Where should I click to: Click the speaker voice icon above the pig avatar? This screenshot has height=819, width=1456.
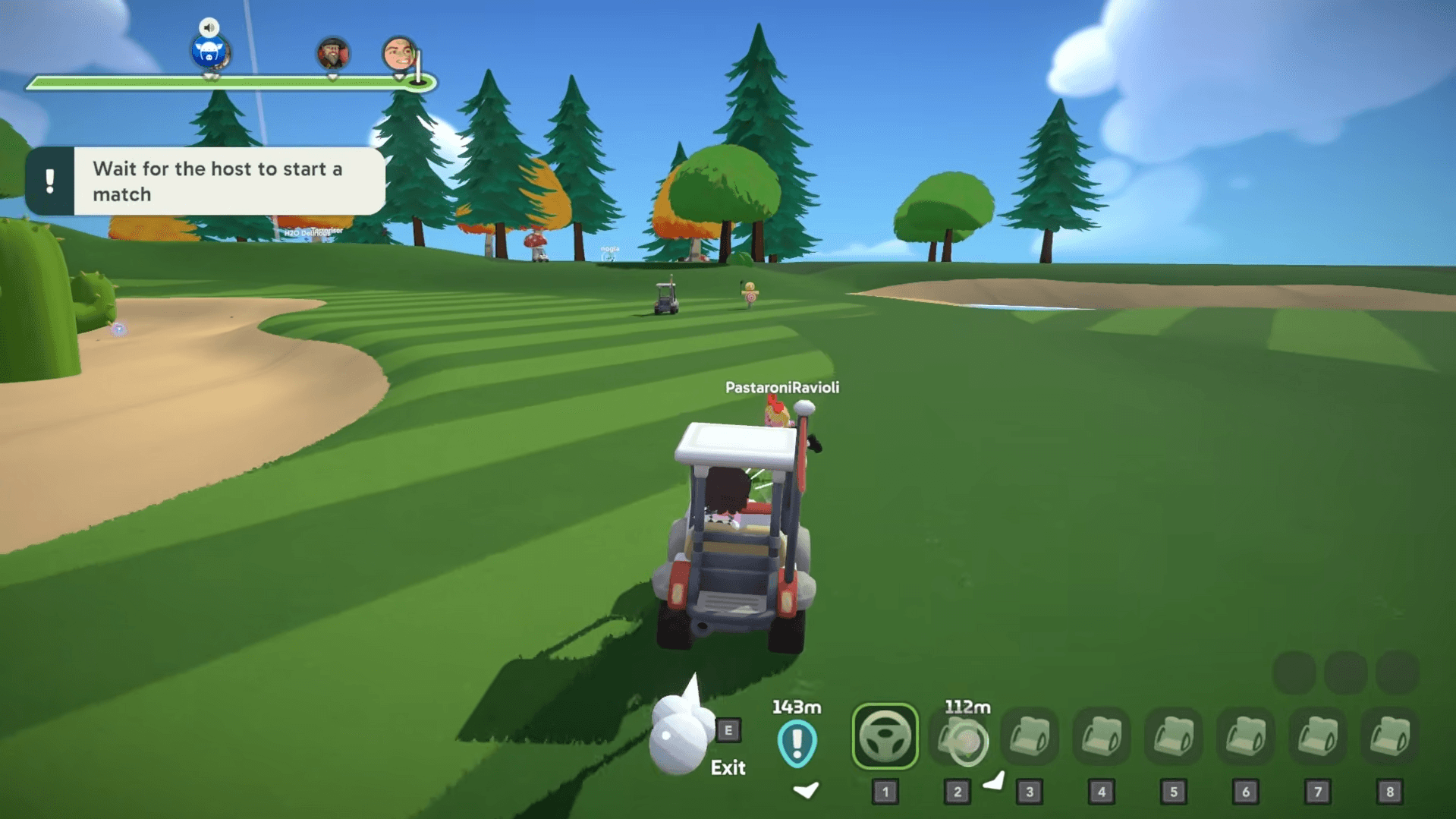tap(209, 27)
